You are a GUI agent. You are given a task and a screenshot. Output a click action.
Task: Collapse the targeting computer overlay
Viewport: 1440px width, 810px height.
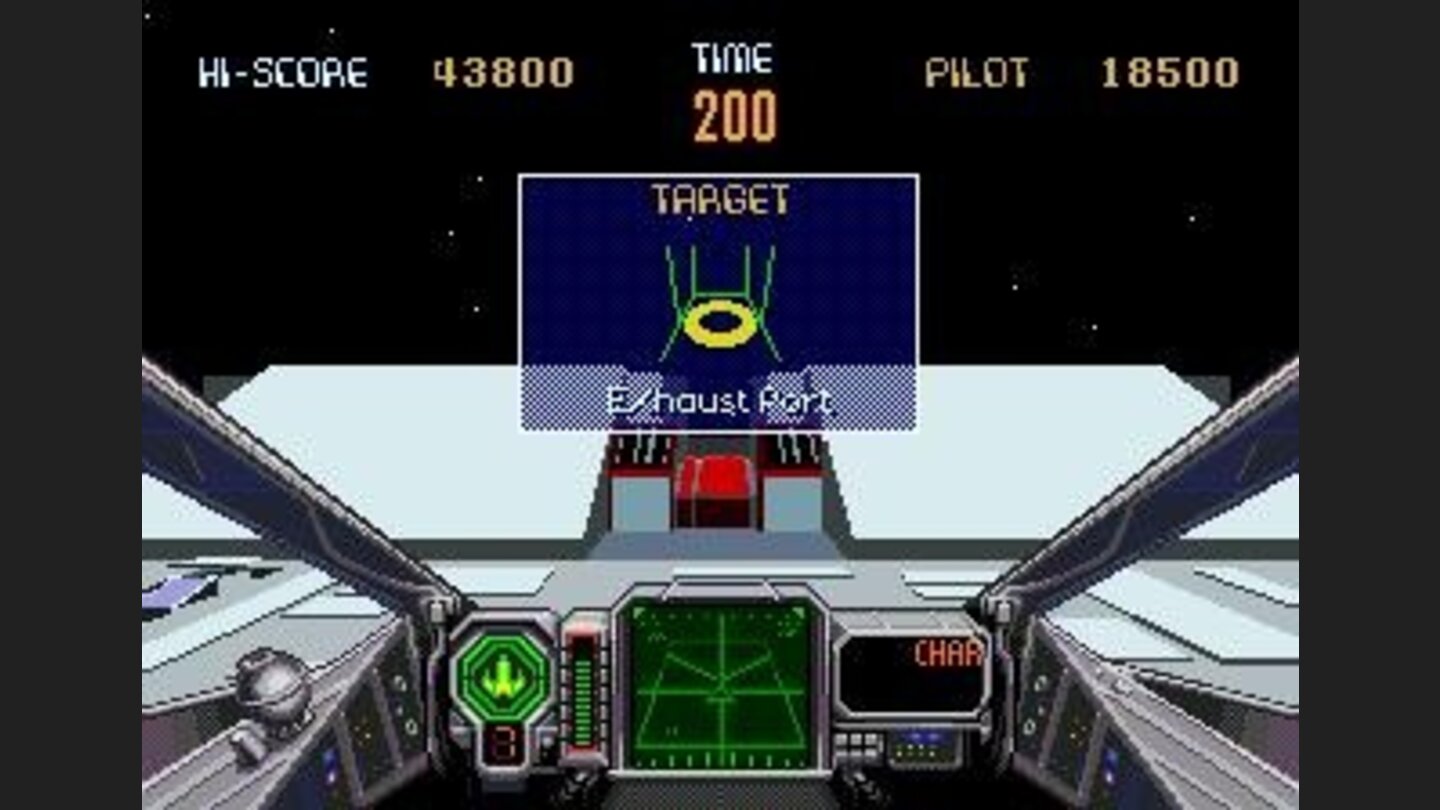(x=718, y=300)
